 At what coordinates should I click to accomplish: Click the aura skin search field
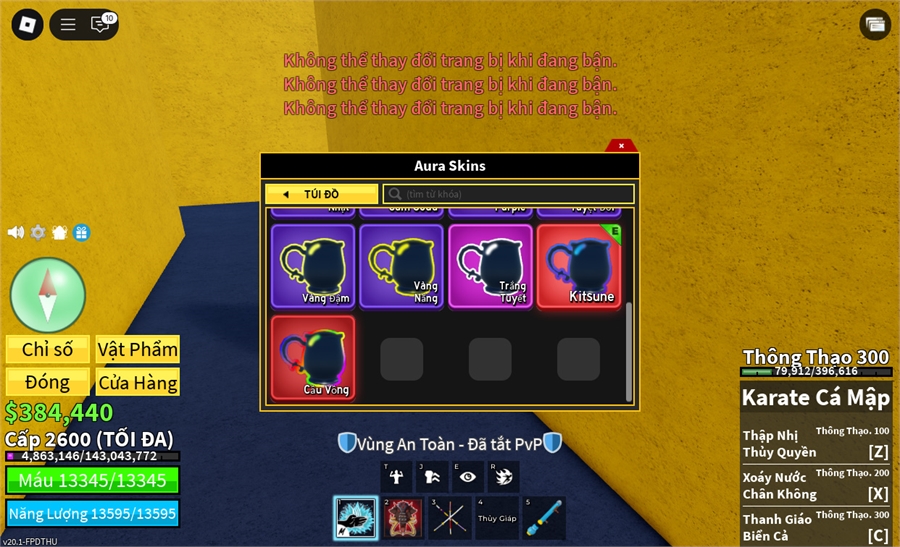tap(510, 194)
